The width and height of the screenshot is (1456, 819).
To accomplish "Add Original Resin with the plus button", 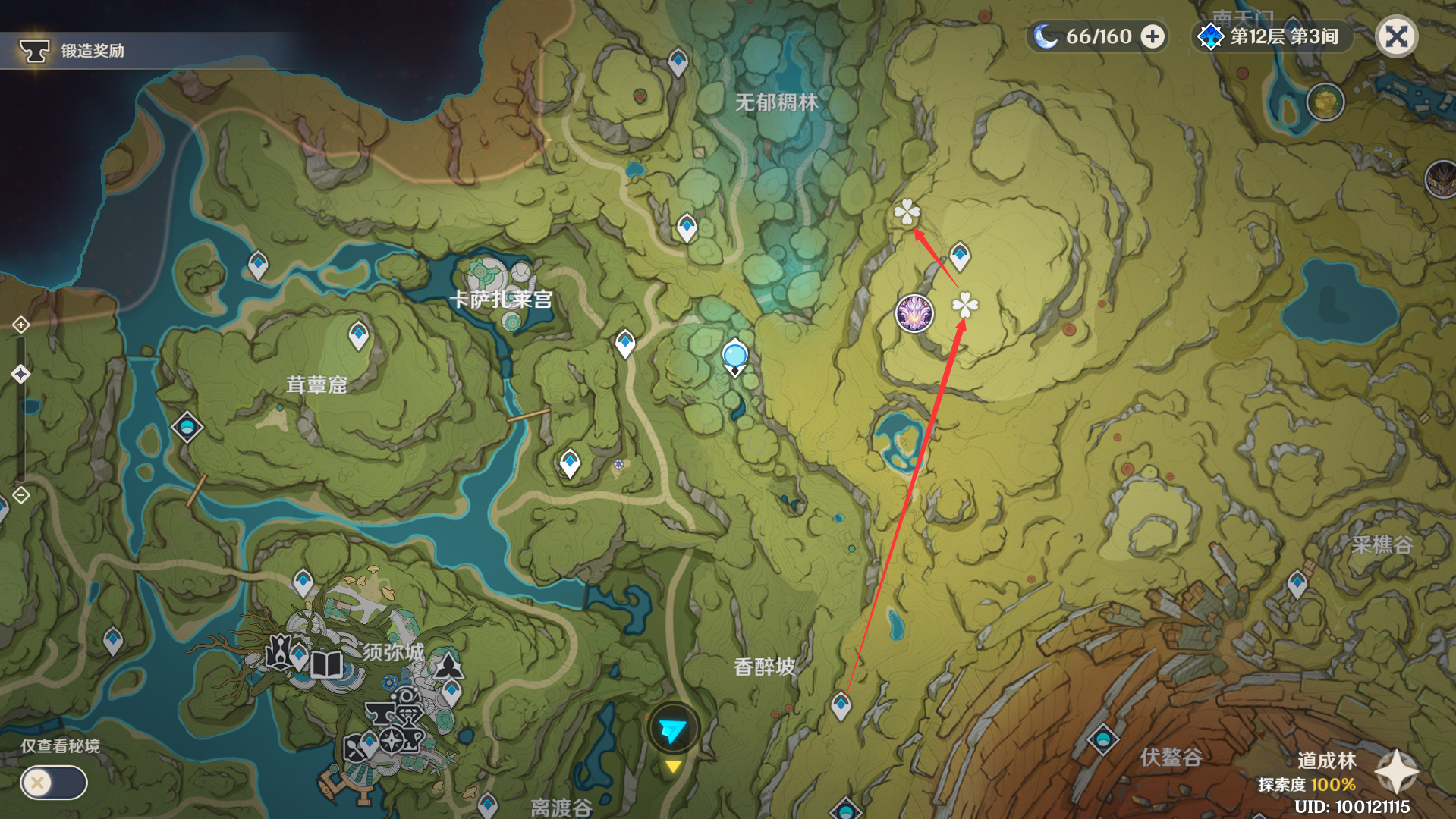I will (1153, 36).
